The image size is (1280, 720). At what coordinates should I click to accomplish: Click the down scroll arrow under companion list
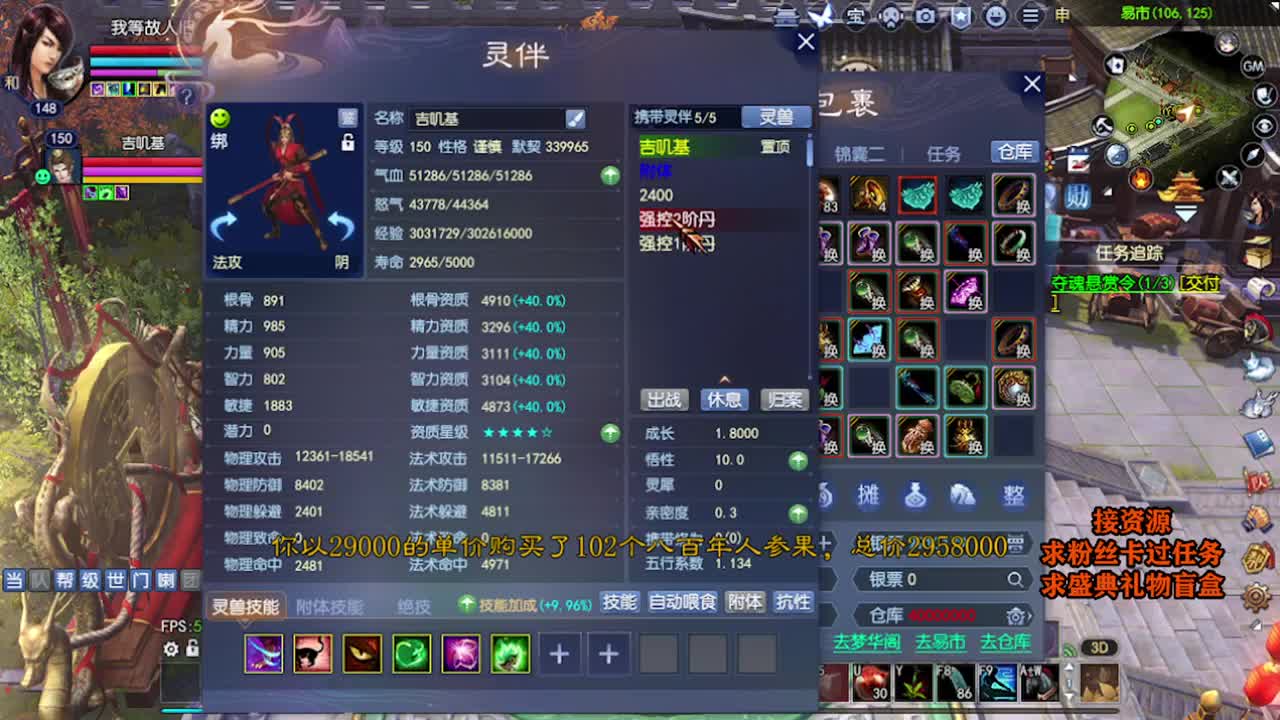click(x=724, y=379)
